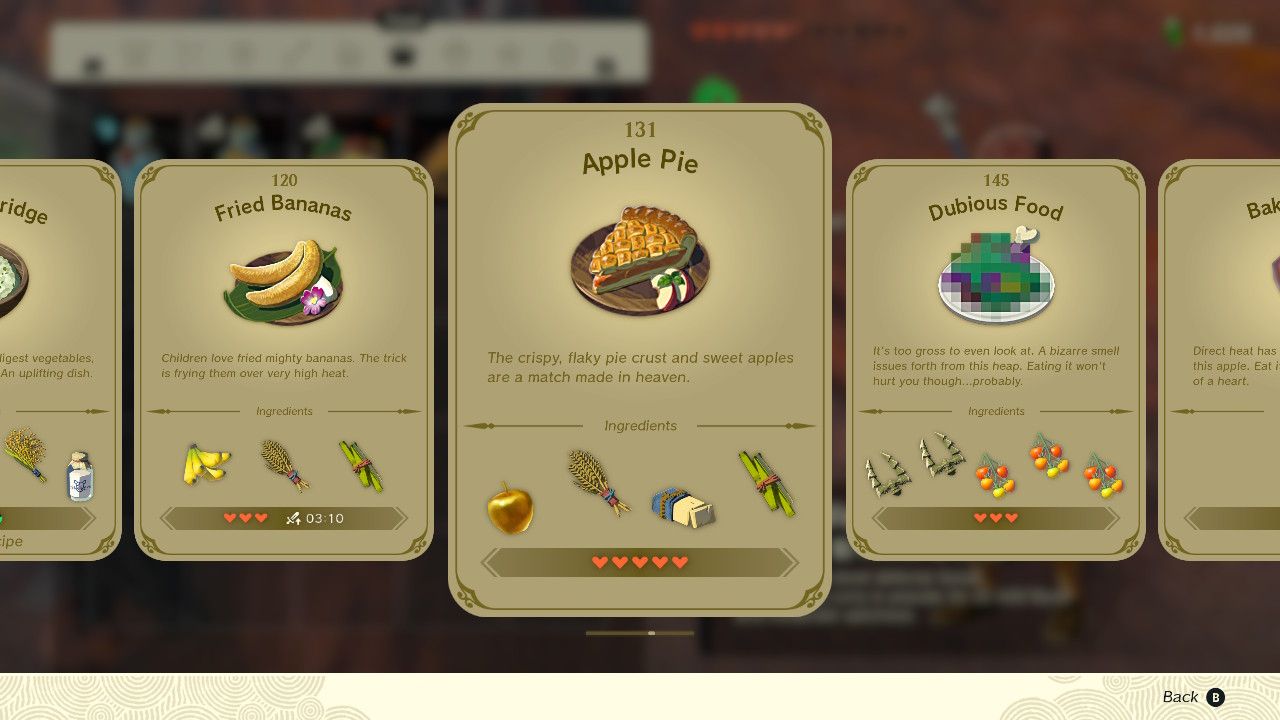Switch to the highlighted dark tab in the top bar
This screenshot has width=1280, height=720.
pyautogui.click(x=403, y=53)
